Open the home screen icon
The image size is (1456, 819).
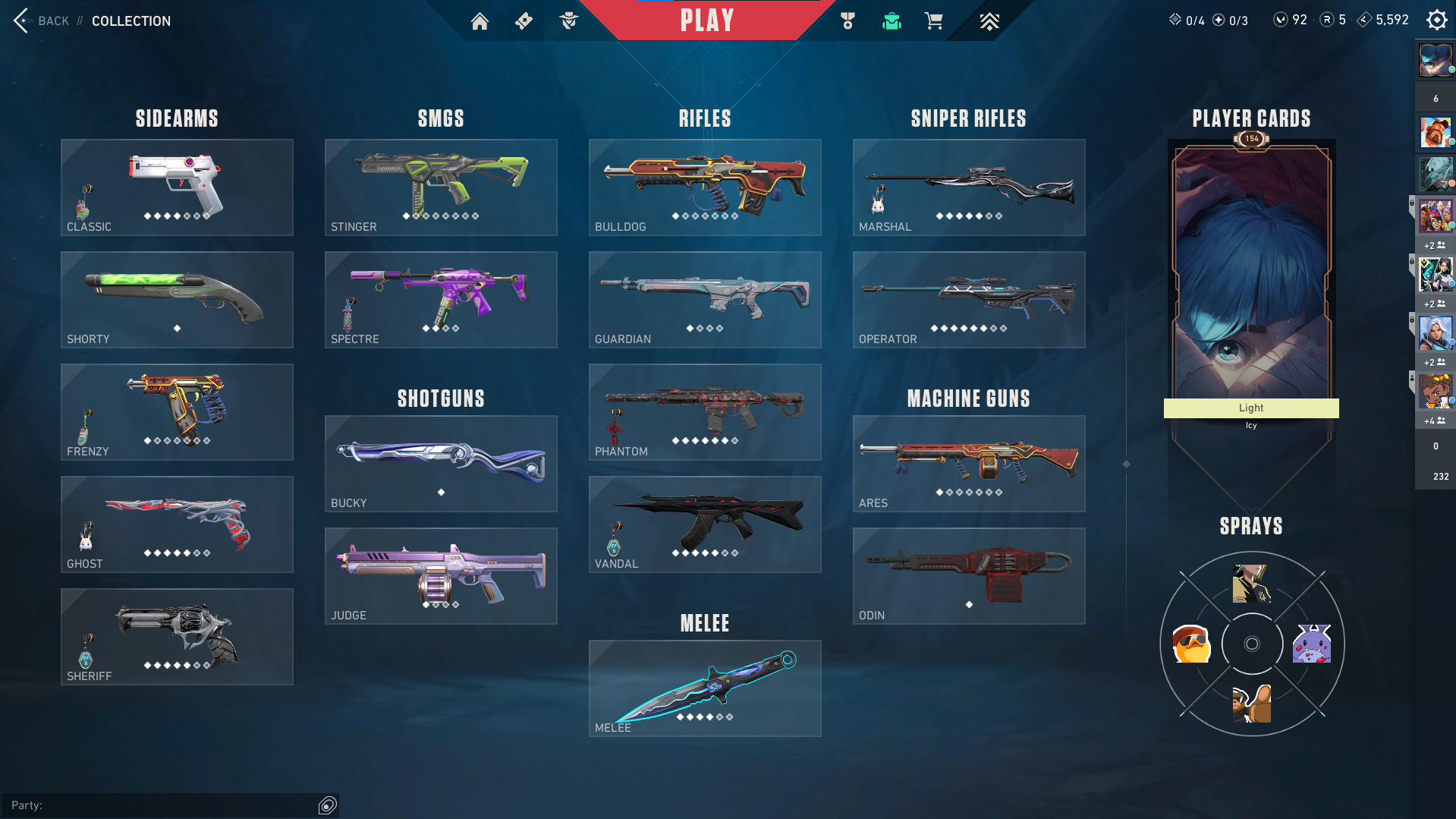pyautogui.click(x=480, y=20)
